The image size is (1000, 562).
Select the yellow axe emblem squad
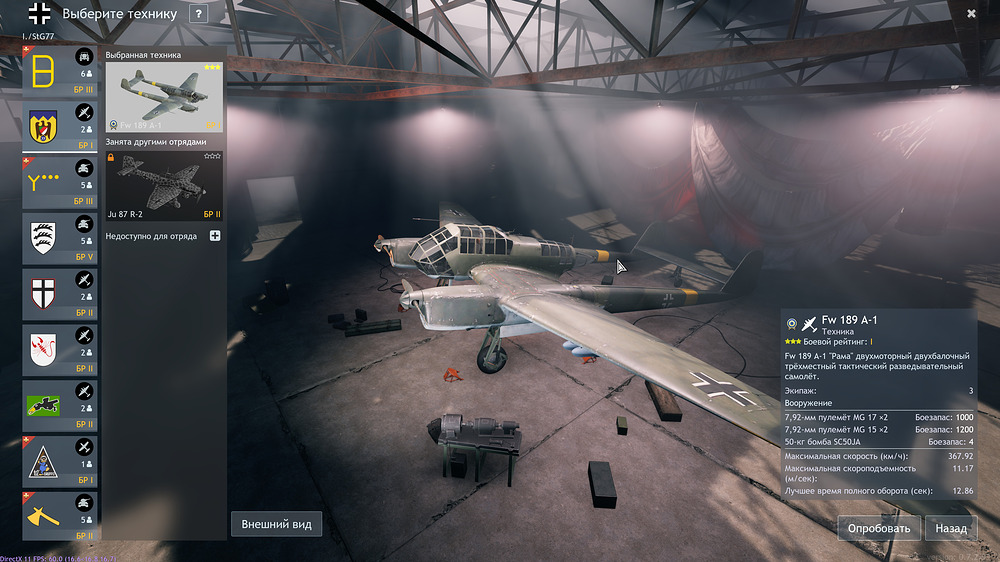(x=60, y=516)
